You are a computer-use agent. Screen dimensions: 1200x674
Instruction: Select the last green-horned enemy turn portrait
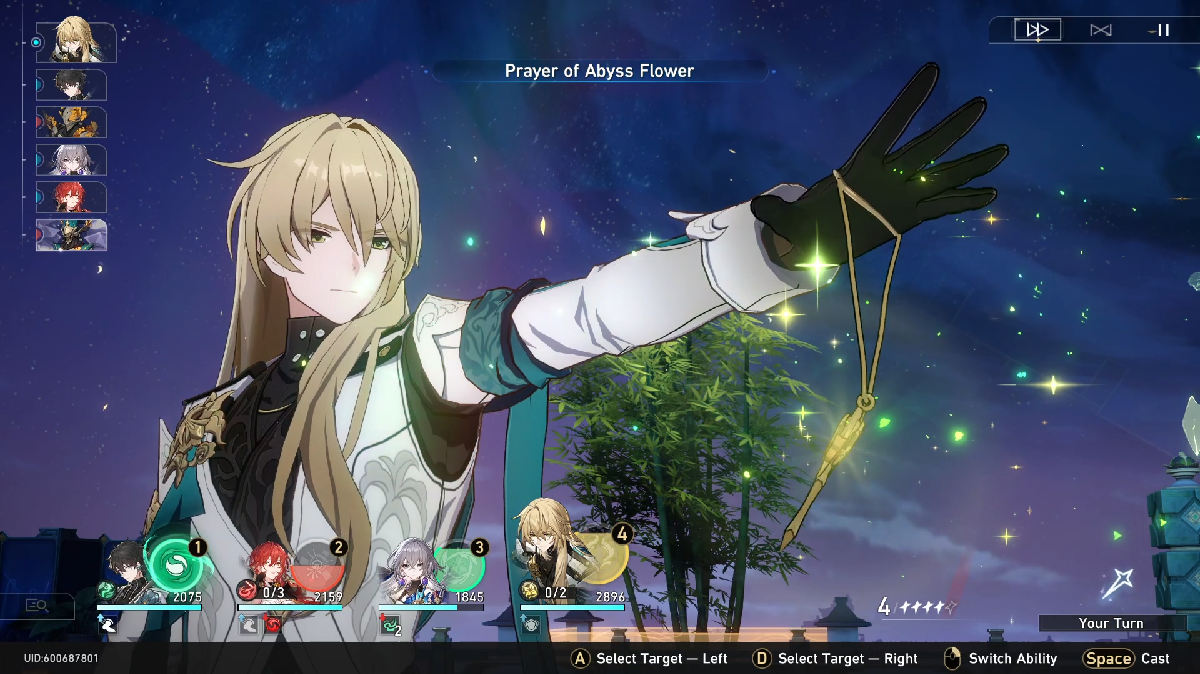(72, 235)
